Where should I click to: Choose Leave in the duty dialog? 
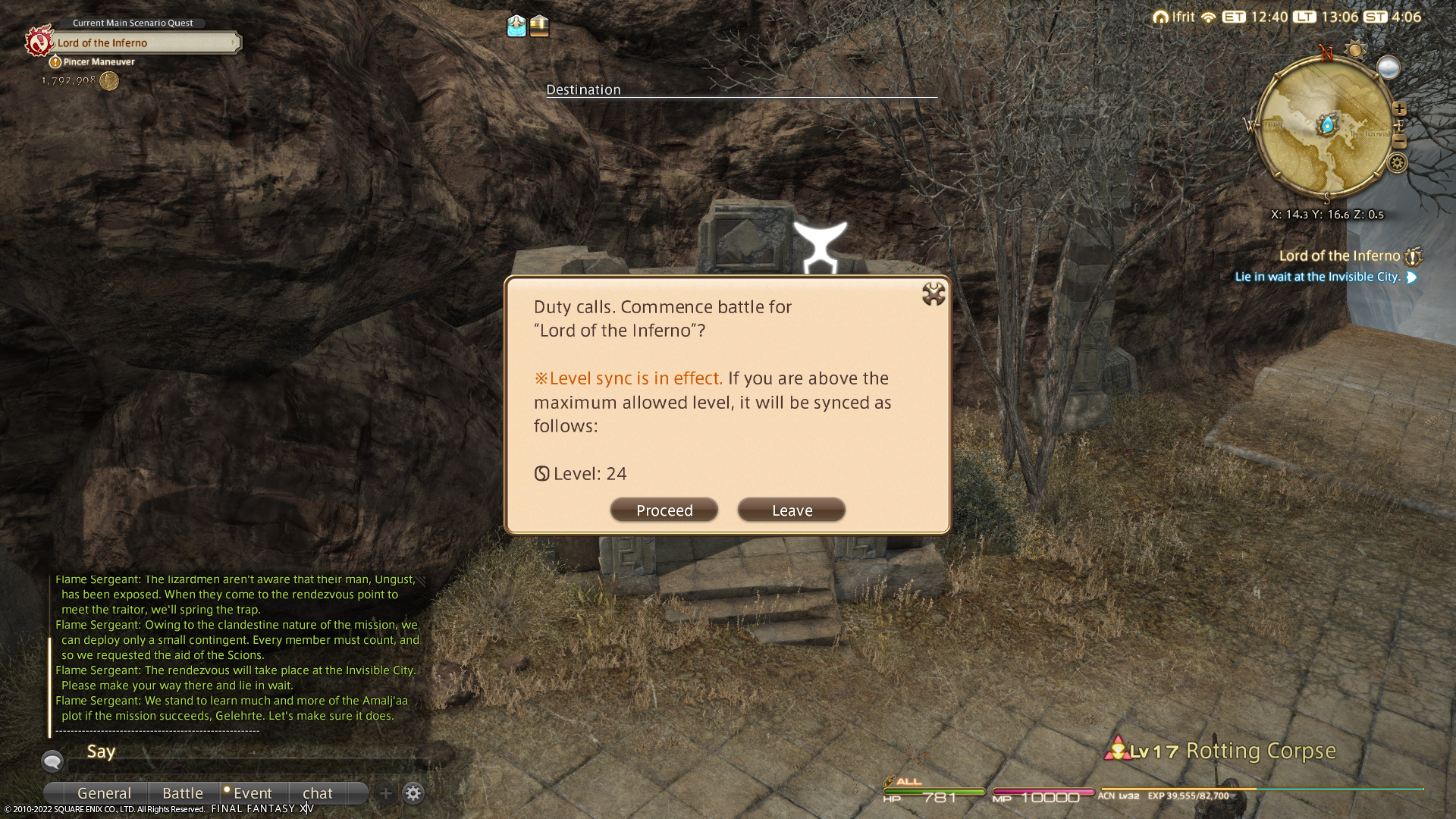click(x=791, y=510)
